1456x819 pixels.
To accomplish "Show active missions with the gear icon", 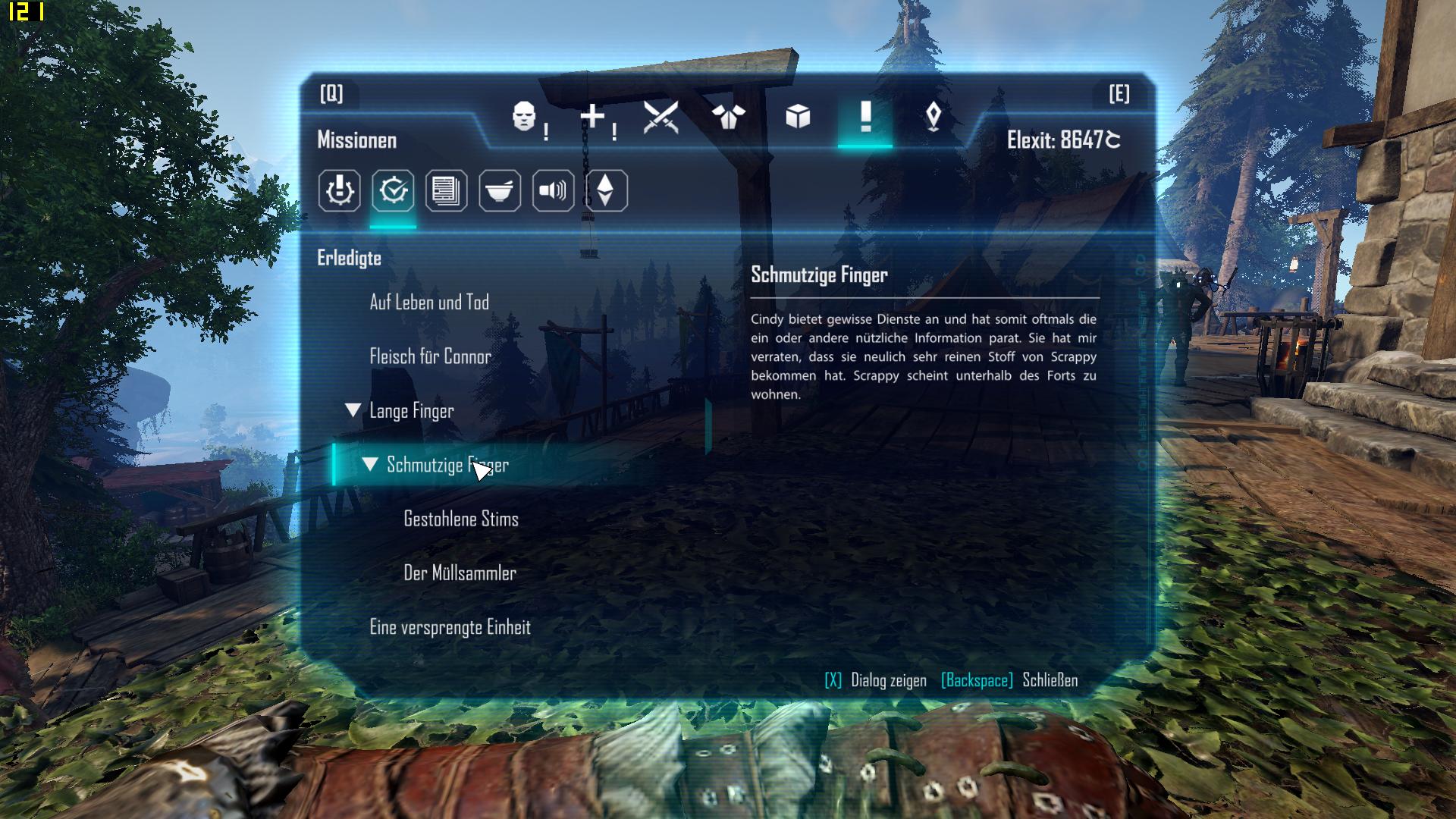I will (x=339, y=190).
